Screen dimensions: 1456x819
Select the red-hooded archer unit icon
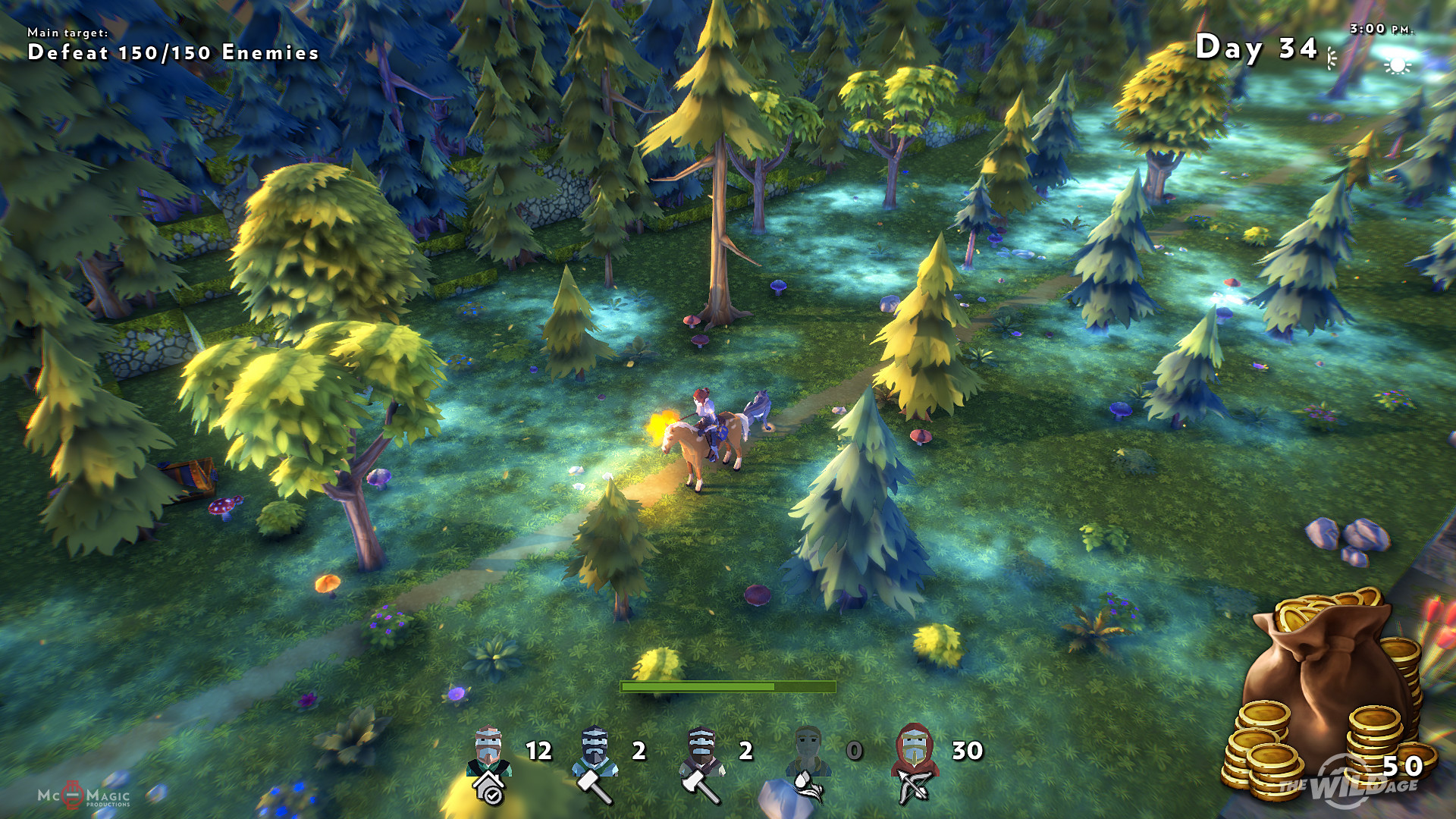click(915, 762)
